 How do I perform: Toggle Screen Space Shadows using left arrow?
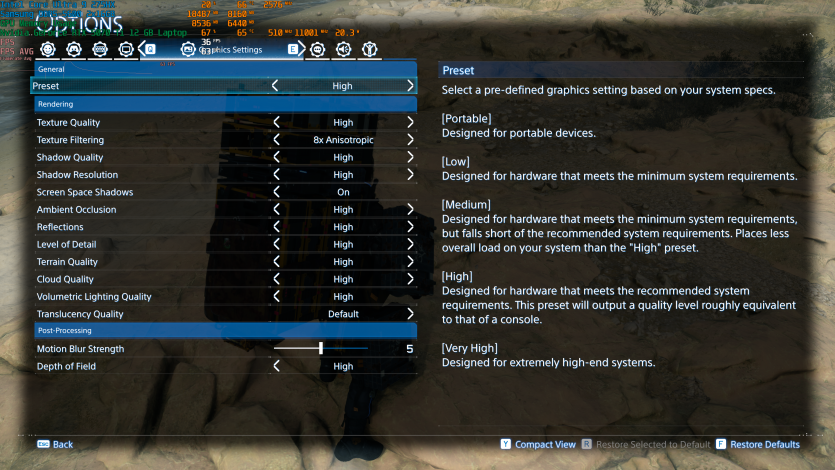click(x=276, y=192)
